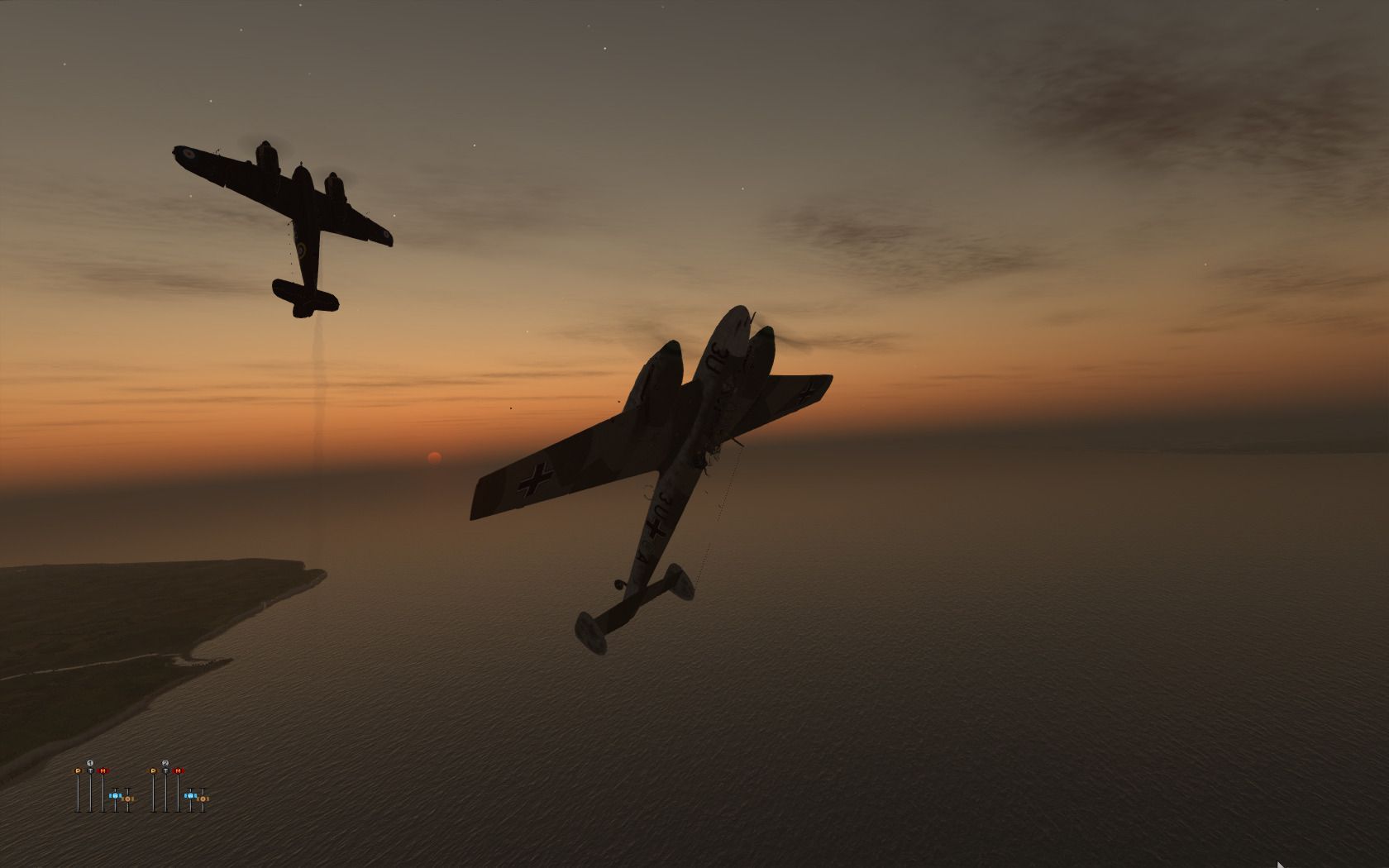The height and width of the screenshot is (868, 1389).
Task: Select engine 2 propeller pitch knob
Action: tap(154, 770)
